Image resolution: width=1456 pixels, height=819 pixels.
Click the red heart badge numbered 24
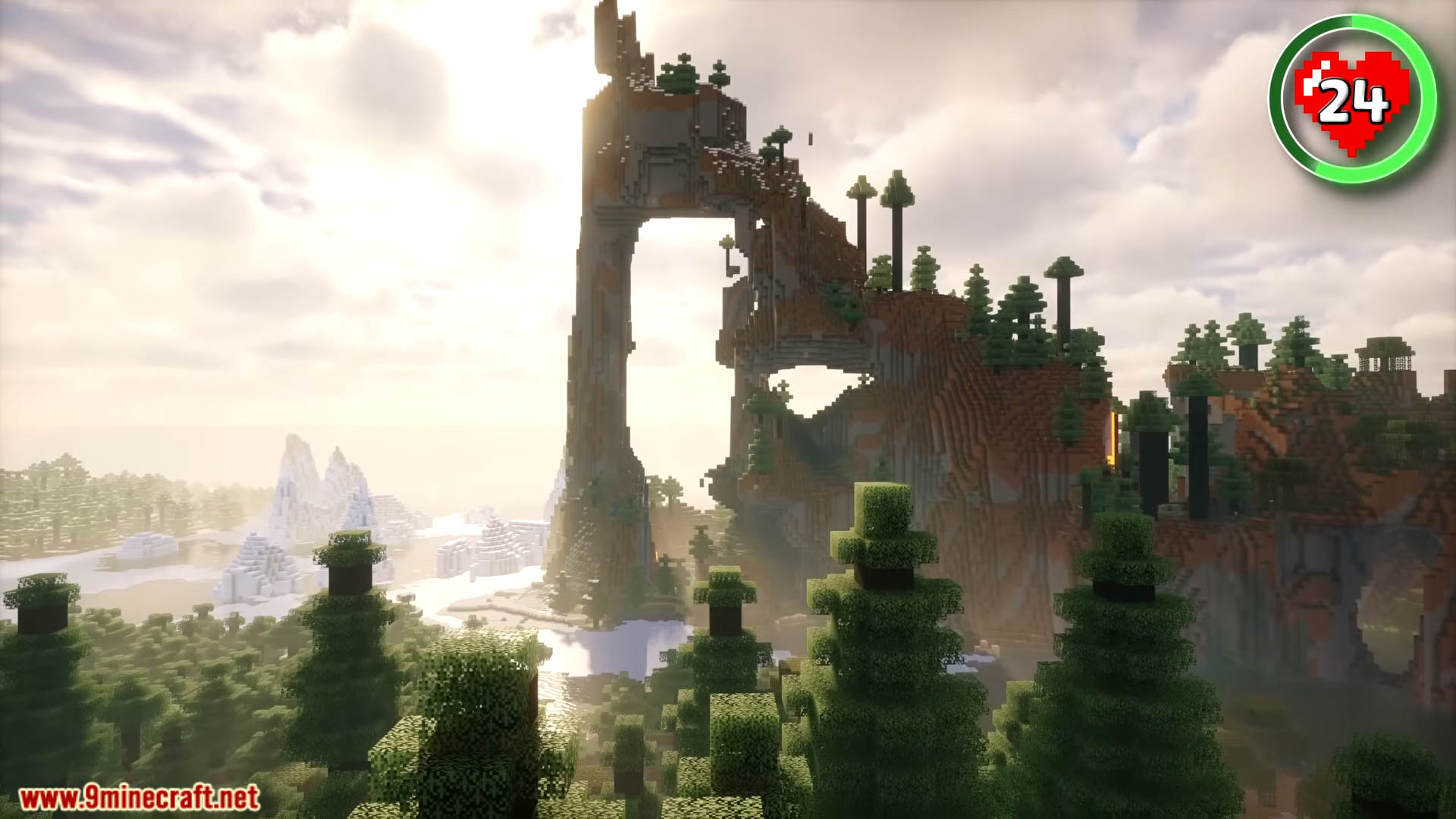[1354, 99]
